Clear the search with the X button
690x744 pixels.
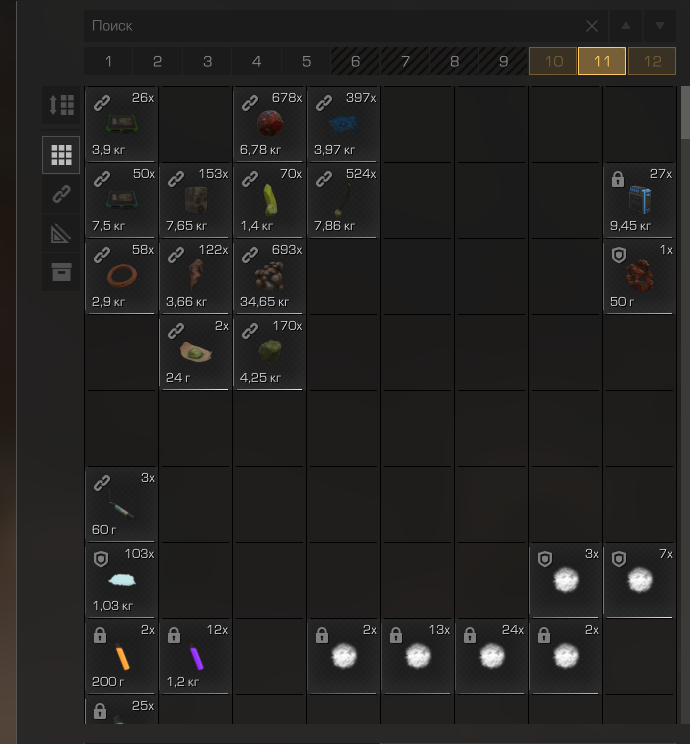592,26
